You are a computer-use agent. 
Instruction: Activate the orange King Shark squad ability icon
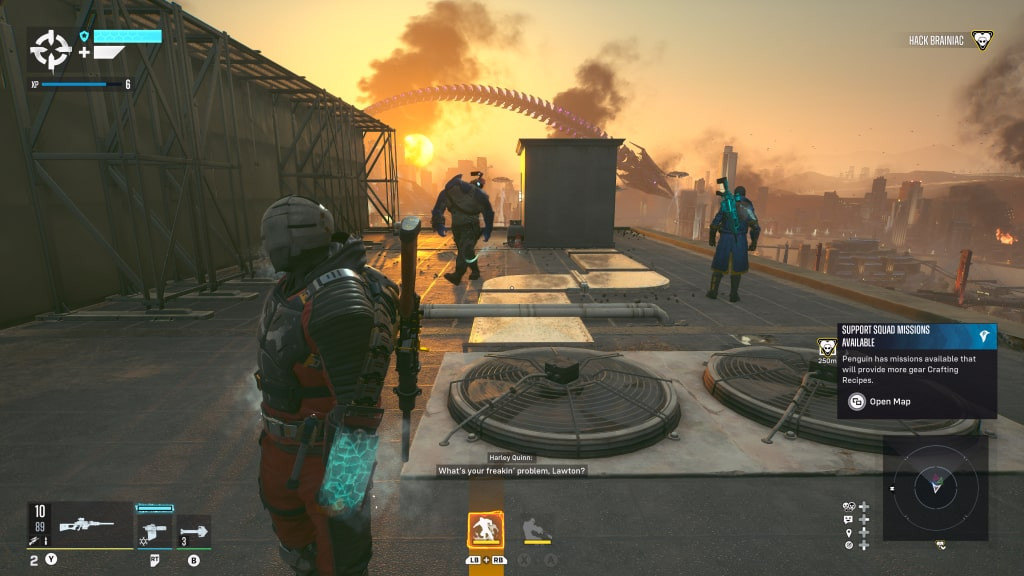coord(486,530)
